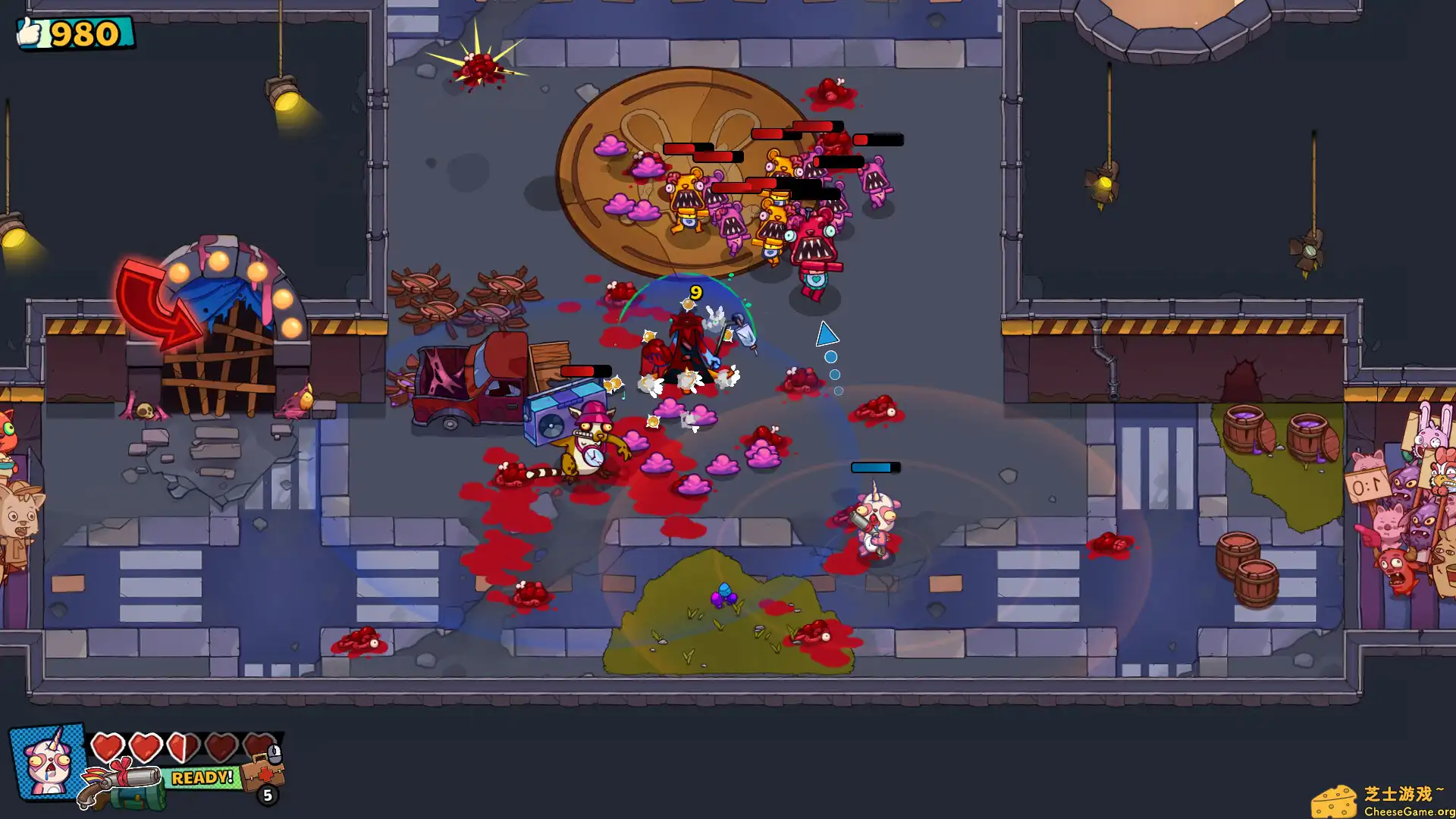Click the half-filled third heart
Viewport: 1456px width, 819px height.
(184, 746)
